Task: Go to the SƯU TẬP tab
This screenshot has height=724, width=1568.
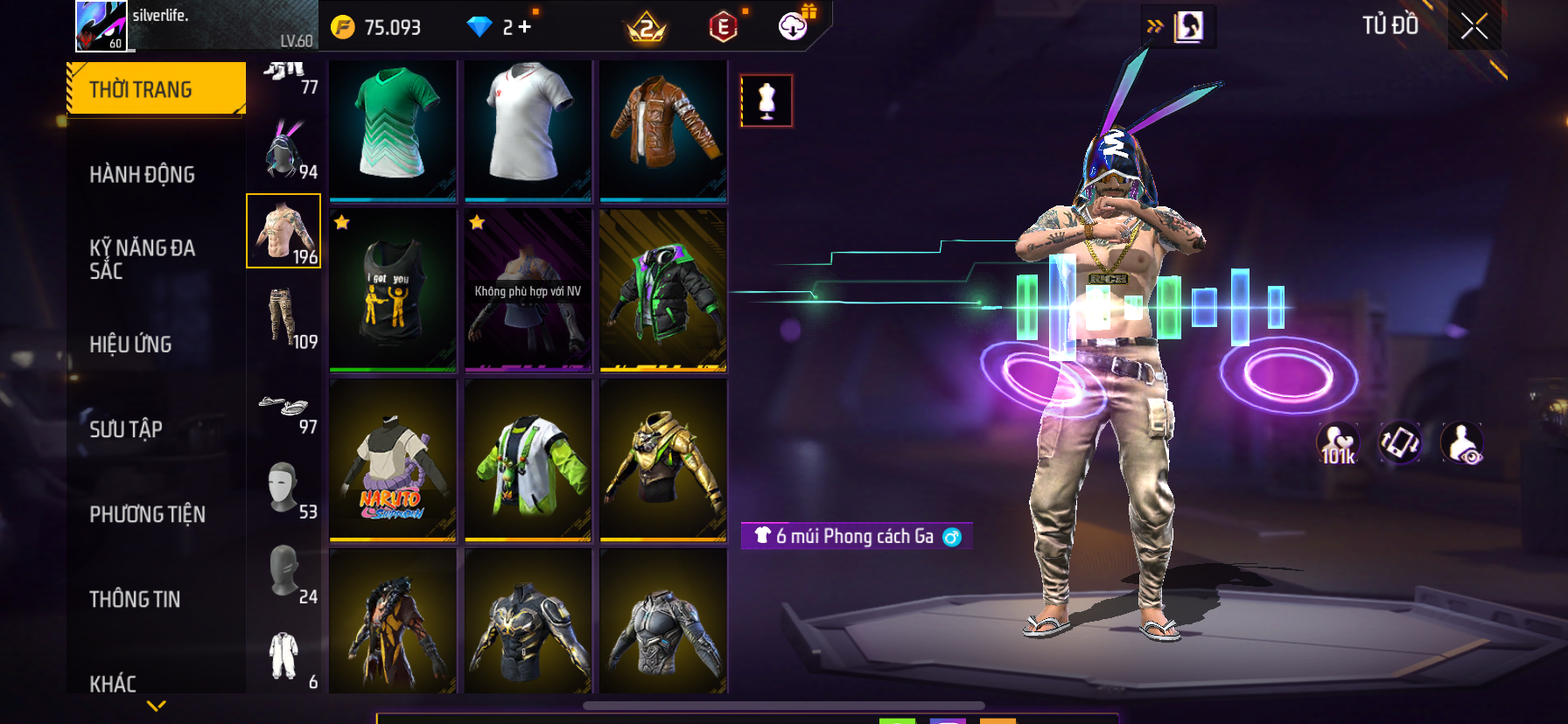Action: 126,429
